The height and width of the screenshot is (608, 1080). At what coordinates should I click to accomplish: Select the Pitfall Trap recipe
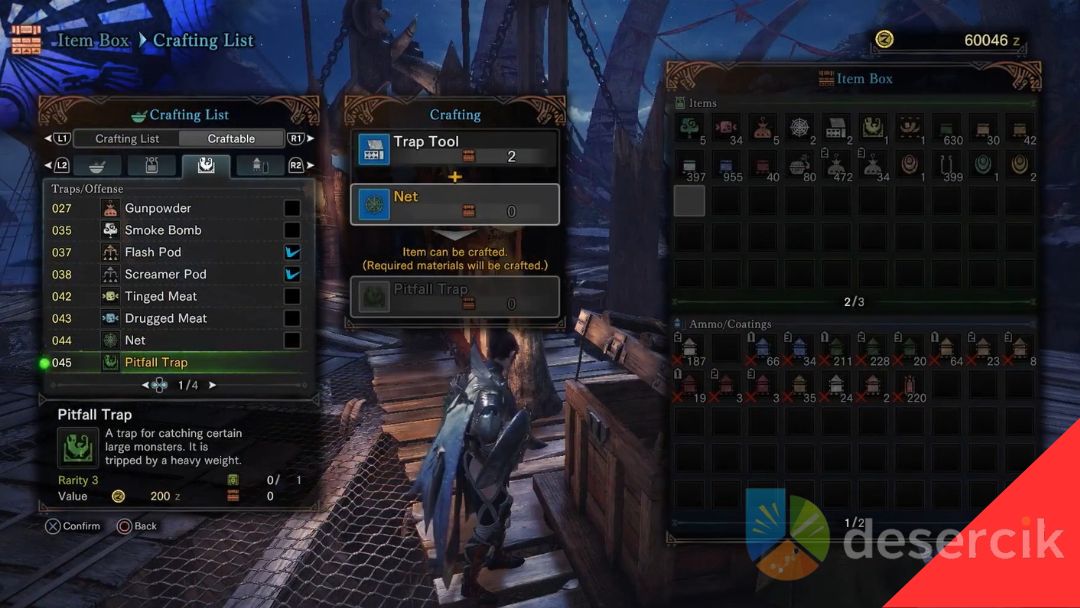tap(156, 362)
